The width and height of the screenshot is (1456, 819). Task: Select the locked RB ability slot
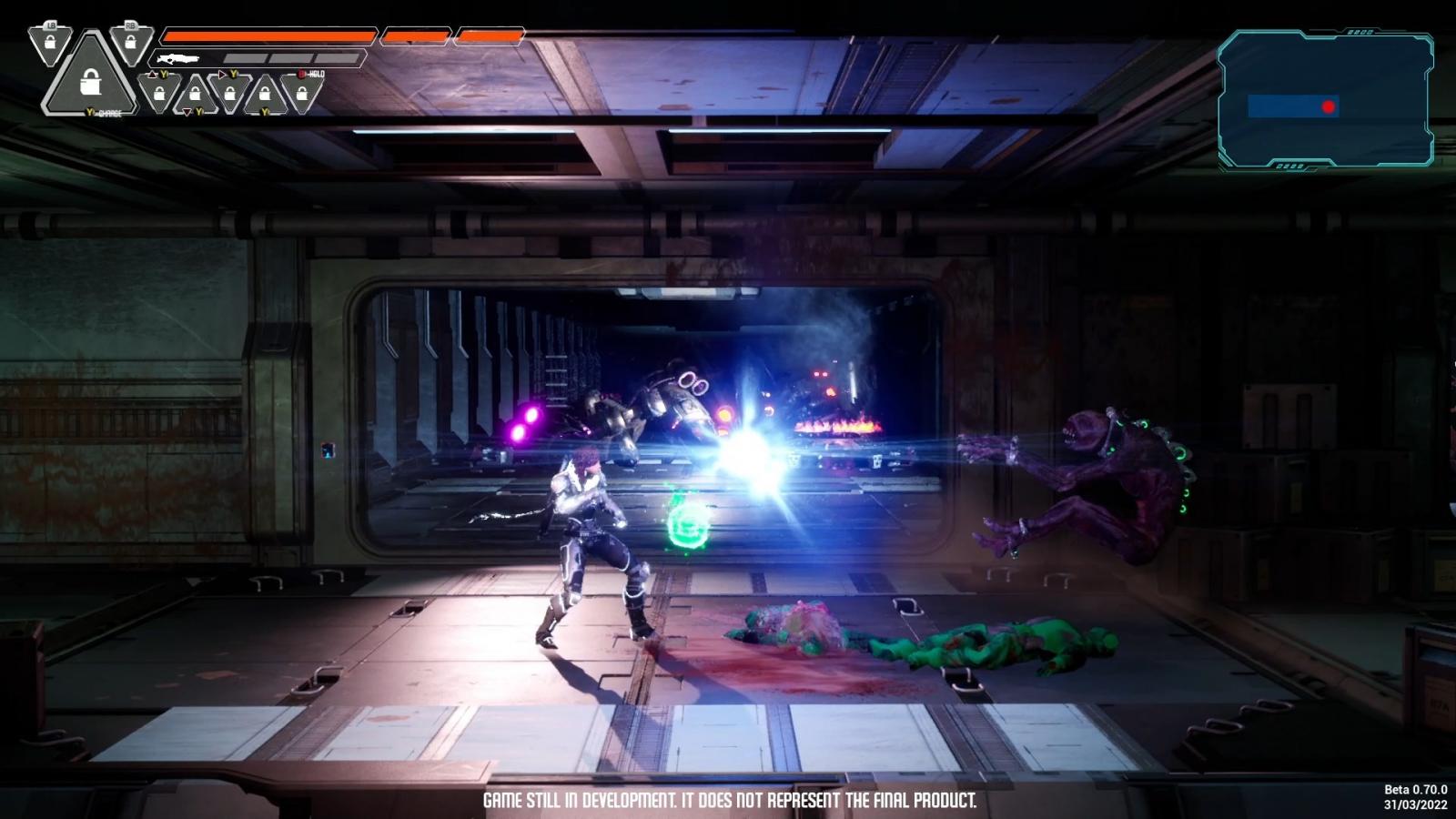click(131, 45)
